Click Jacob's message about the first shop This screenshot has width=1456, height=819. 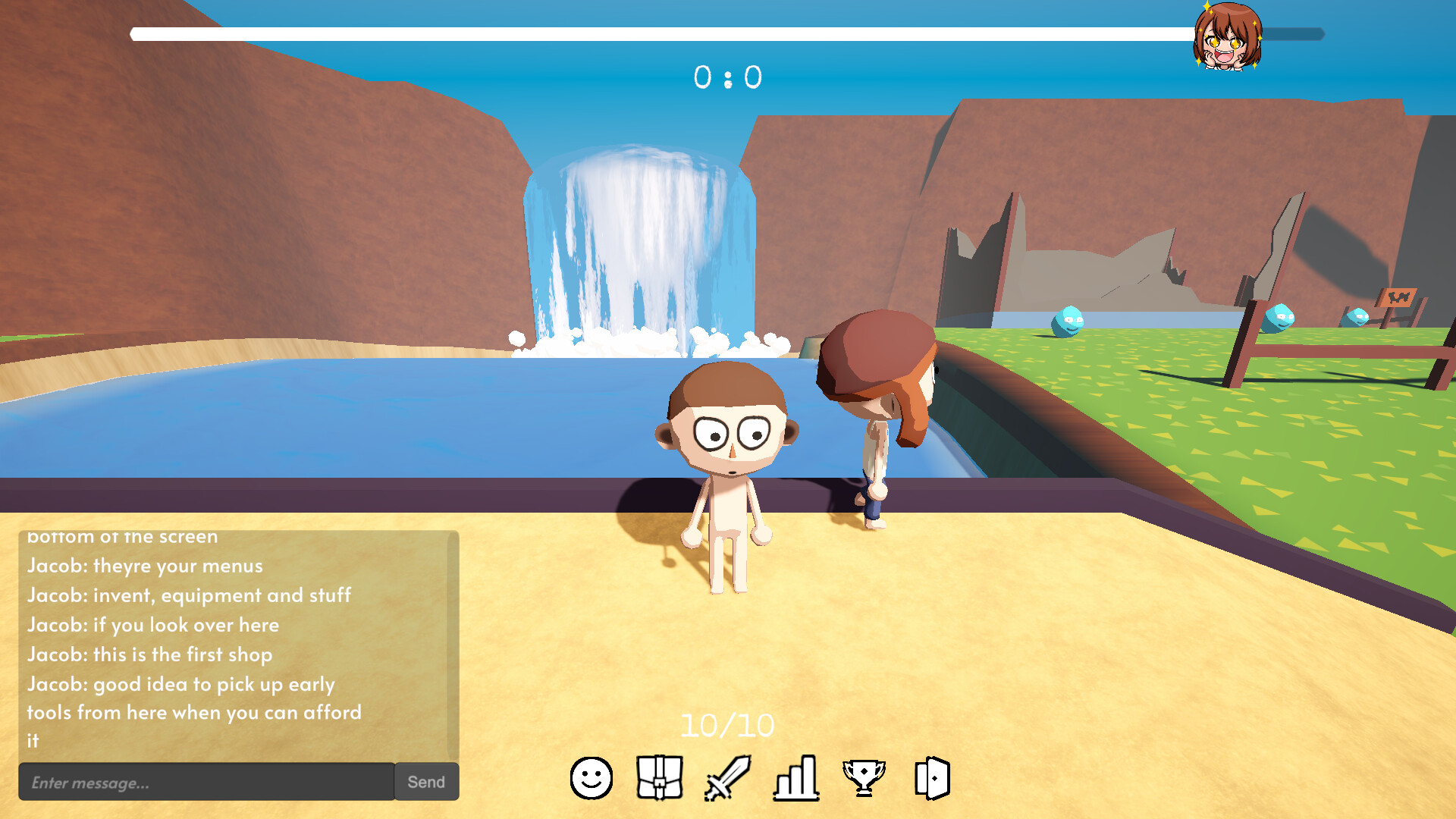pyautogui.click(x=150, y=654)
